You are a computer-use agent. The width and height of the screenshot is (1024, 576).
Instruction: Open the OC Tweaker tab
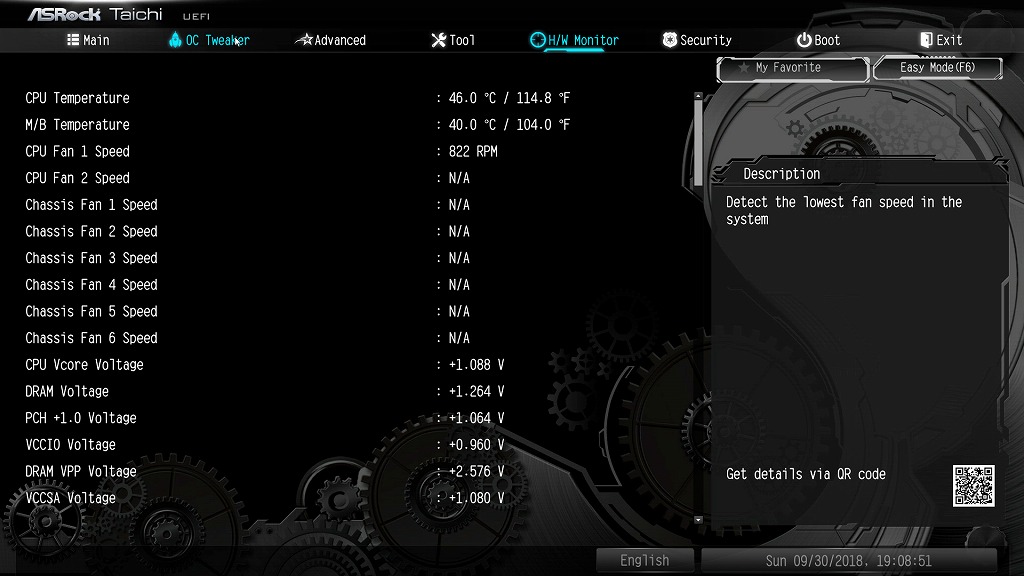(209, 40)
